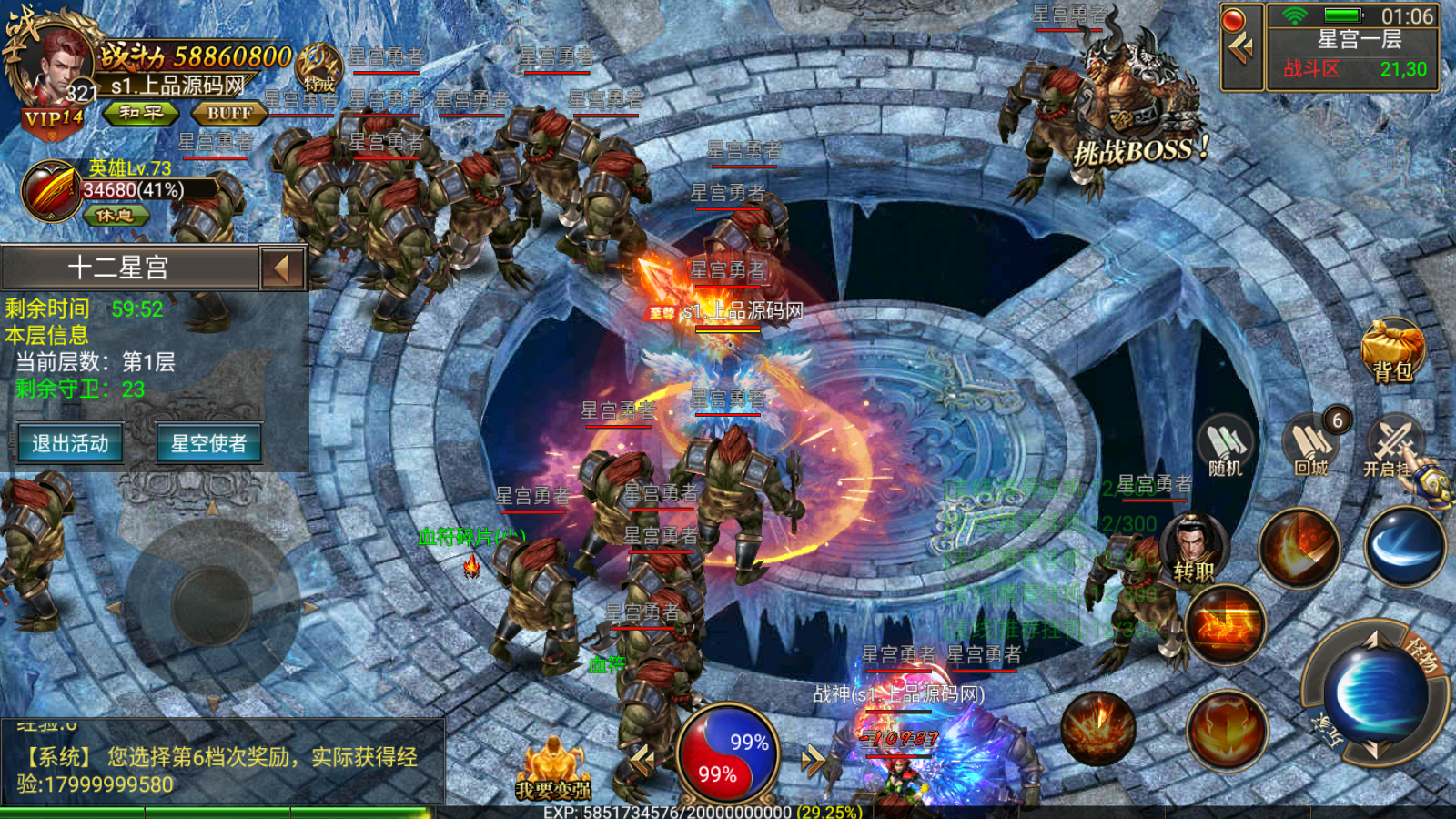Open the BUFF list button

(x=229, y=114)
